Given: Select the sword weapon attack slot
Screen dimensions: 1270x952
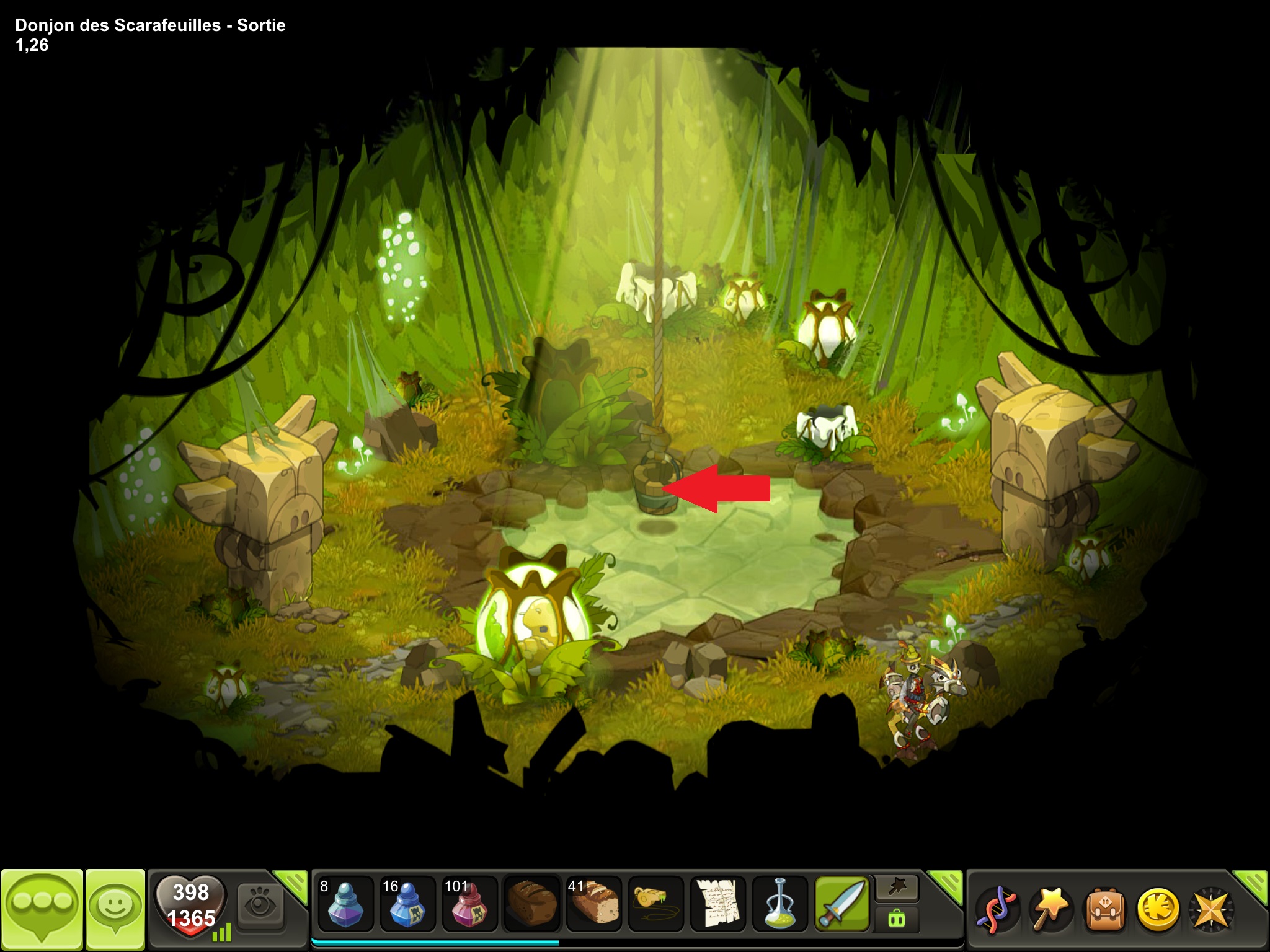Looking at the screenshot, I should 842,904.
